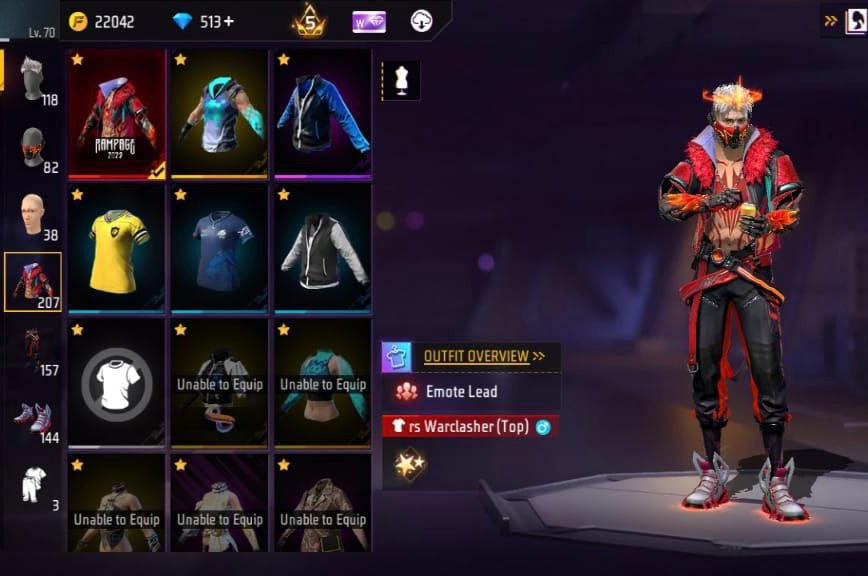Select the white full outfit set tab
The height and width of the screenshot is (576, 868).
click(33, 485)
